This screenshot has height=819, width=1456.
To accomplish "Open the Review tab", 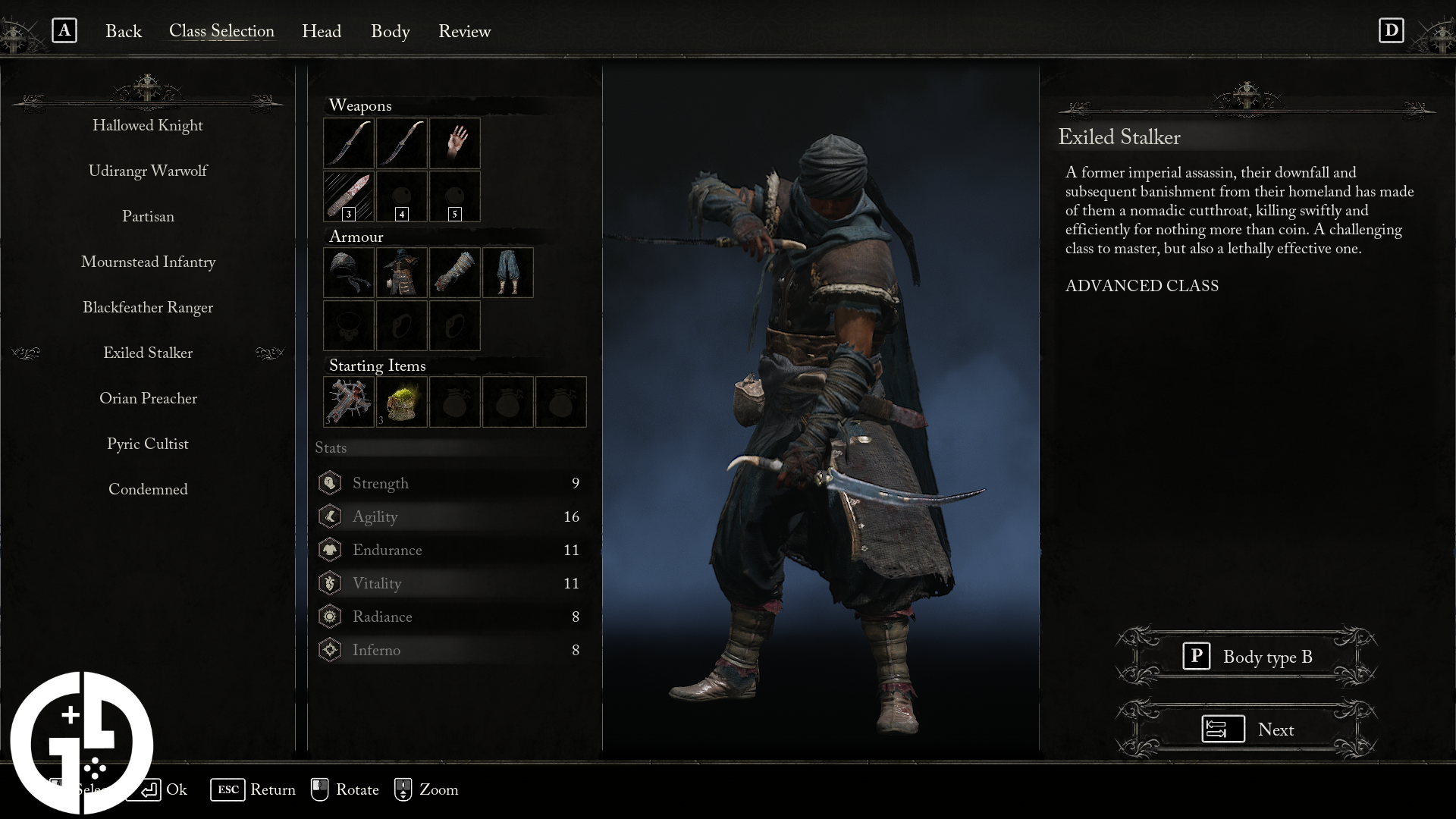I will pyautogui.click(x=464, y=32).
